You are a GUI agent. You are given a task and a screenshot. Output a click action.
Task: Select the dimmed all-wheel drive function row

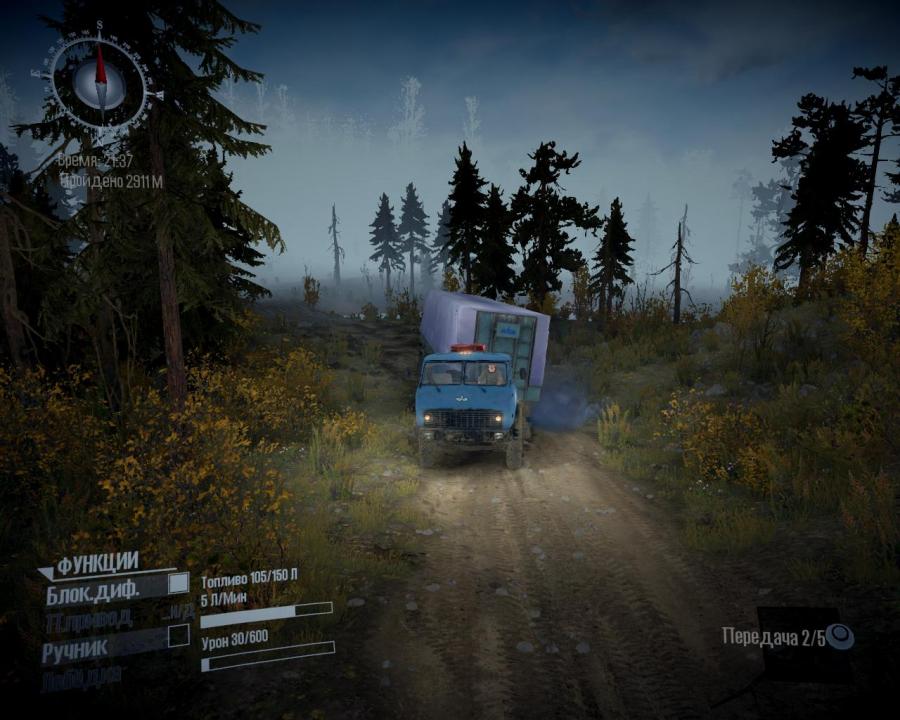tap(90, 621)
